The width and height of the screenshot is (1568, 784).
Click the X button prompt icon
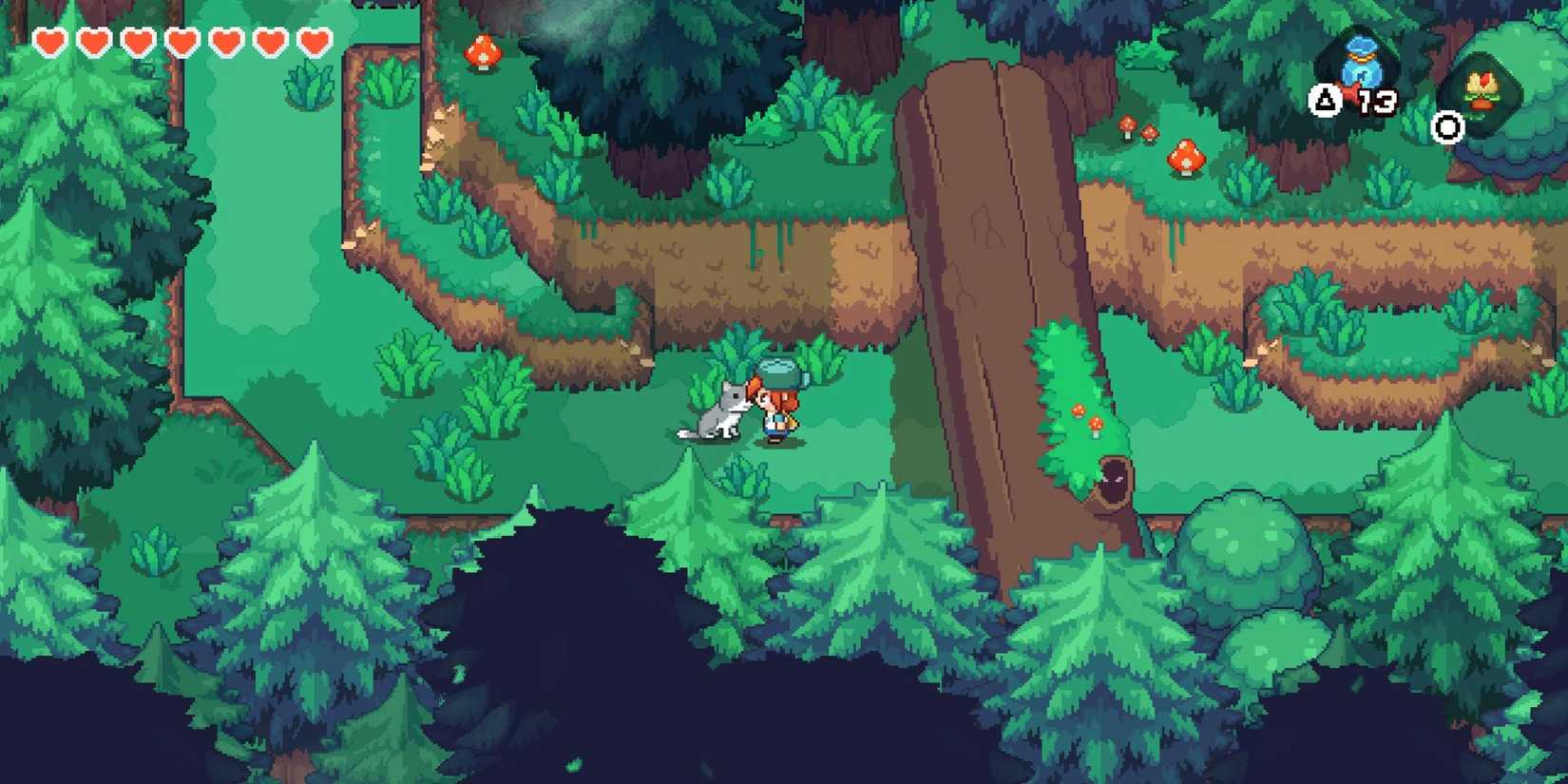coord(1445,126)
